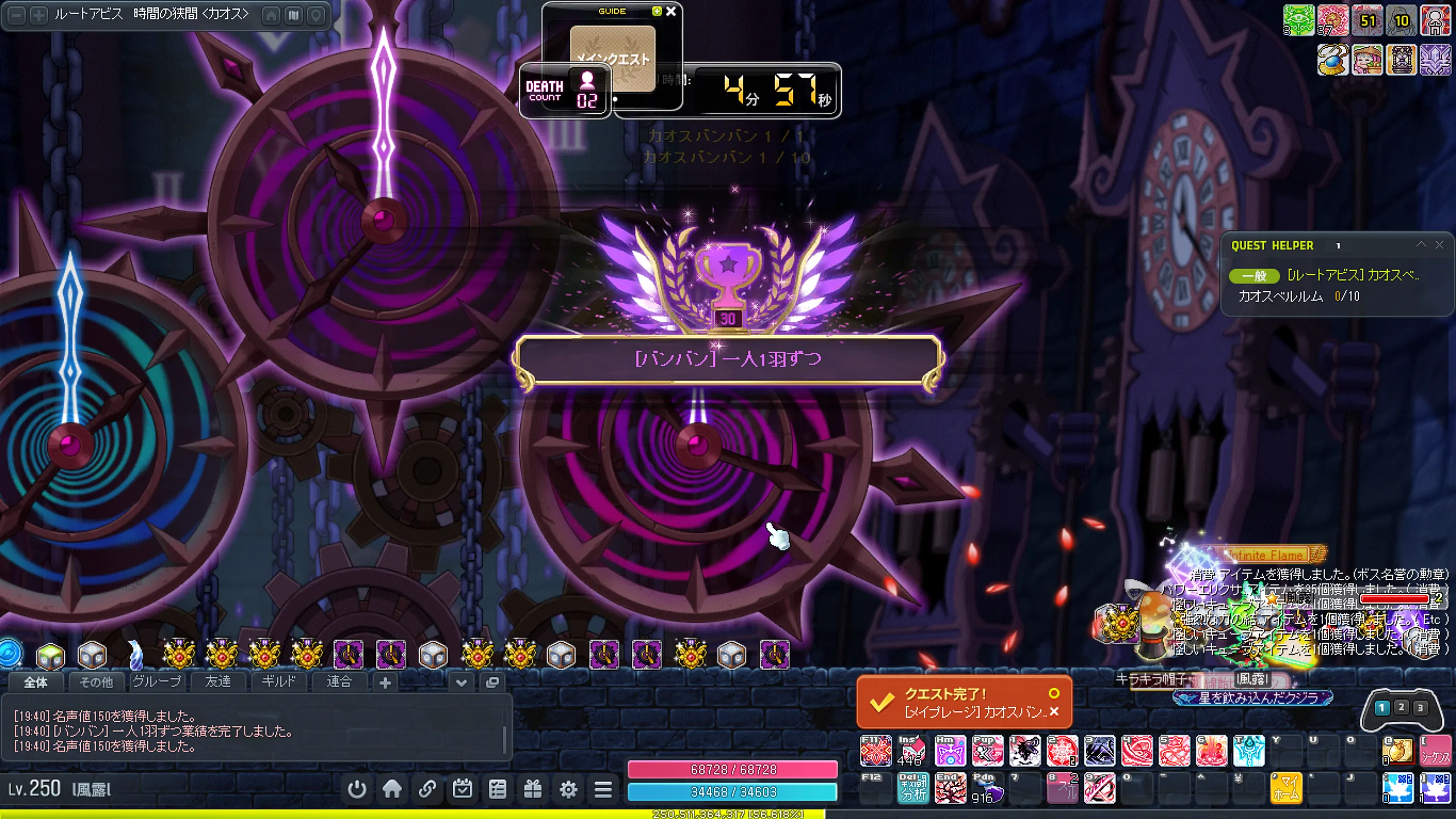Close the Quest Helper panel
The image size is (1456, 819).
pos(1439,245)
